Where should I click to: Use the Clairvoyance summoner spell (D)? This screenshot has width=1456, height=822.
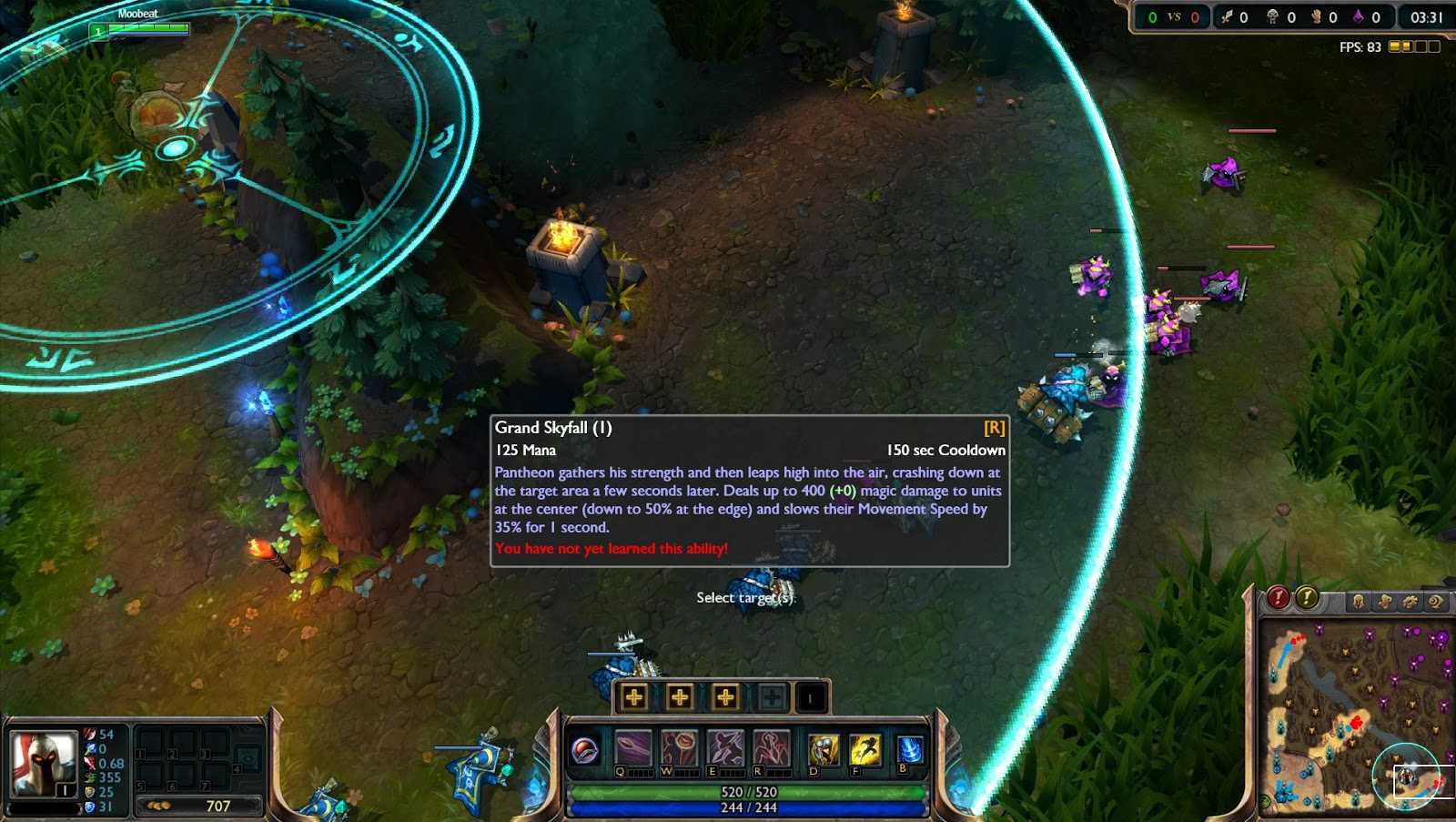click(x=824, y=748)
